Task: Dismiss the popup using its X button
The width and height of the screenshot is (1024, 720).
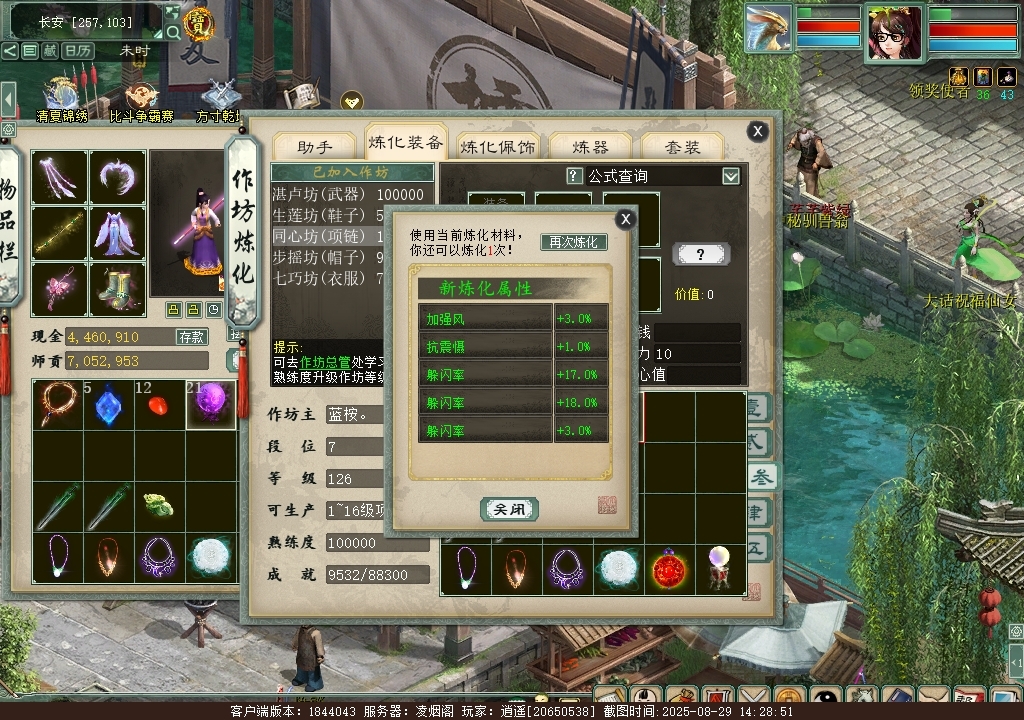Action: [625, 219]
